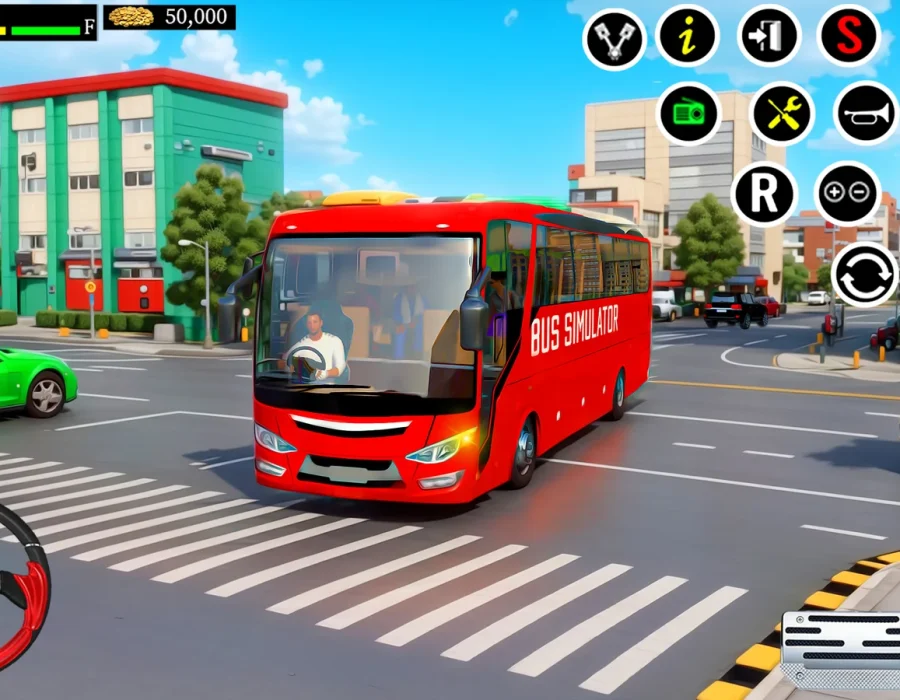The image size is (900, 700).
Task: Tap the engine pistons icon
Action: coord(614,39)
